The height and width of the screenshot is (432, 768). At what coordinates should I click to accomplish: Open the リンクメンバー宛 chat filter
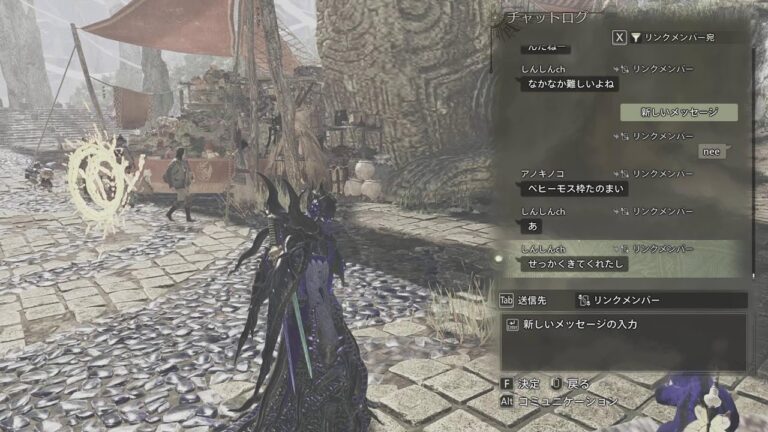point(680,37)
